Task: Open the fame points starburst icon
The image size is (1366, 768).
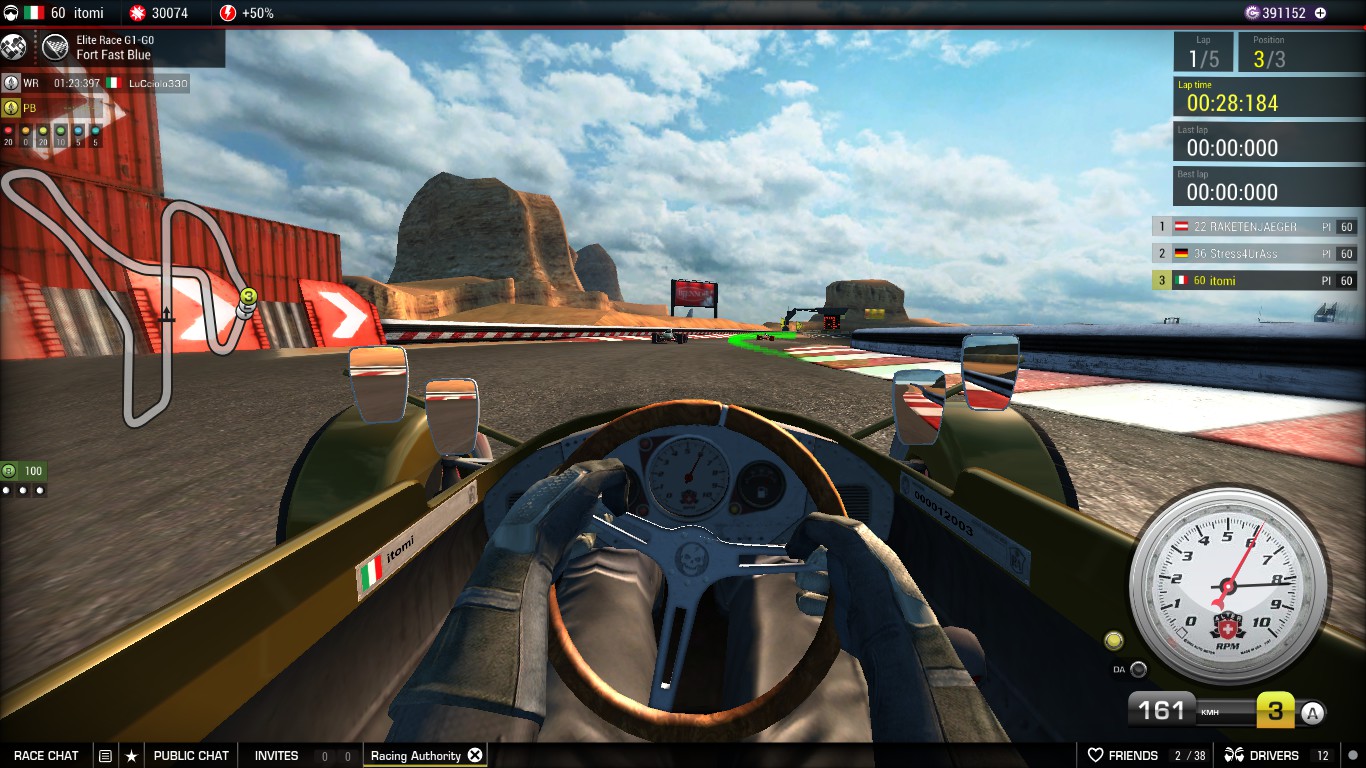Action: tap(137, 13)
